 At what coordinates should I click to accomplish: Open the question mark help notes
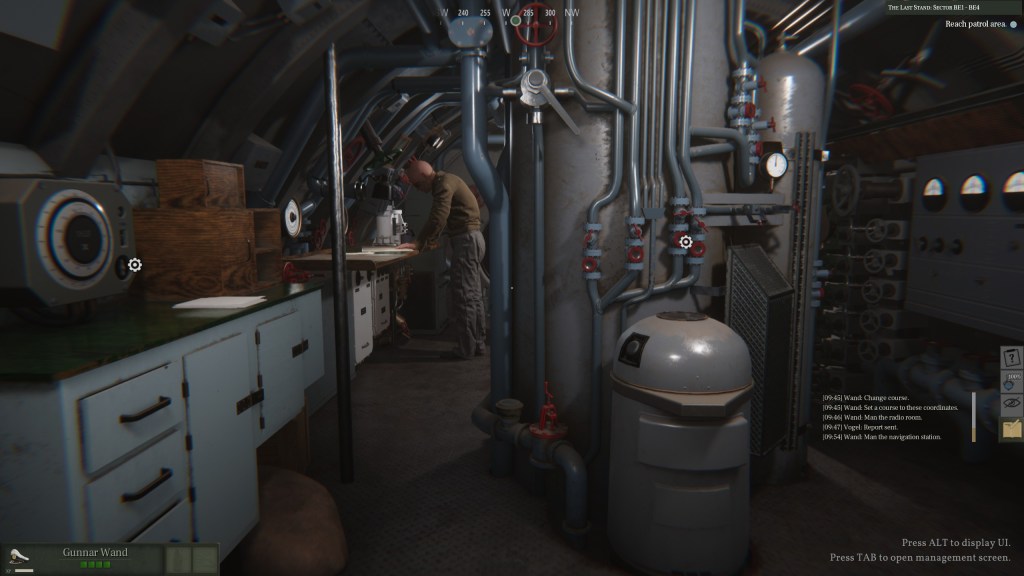(x=1012, y=358)
